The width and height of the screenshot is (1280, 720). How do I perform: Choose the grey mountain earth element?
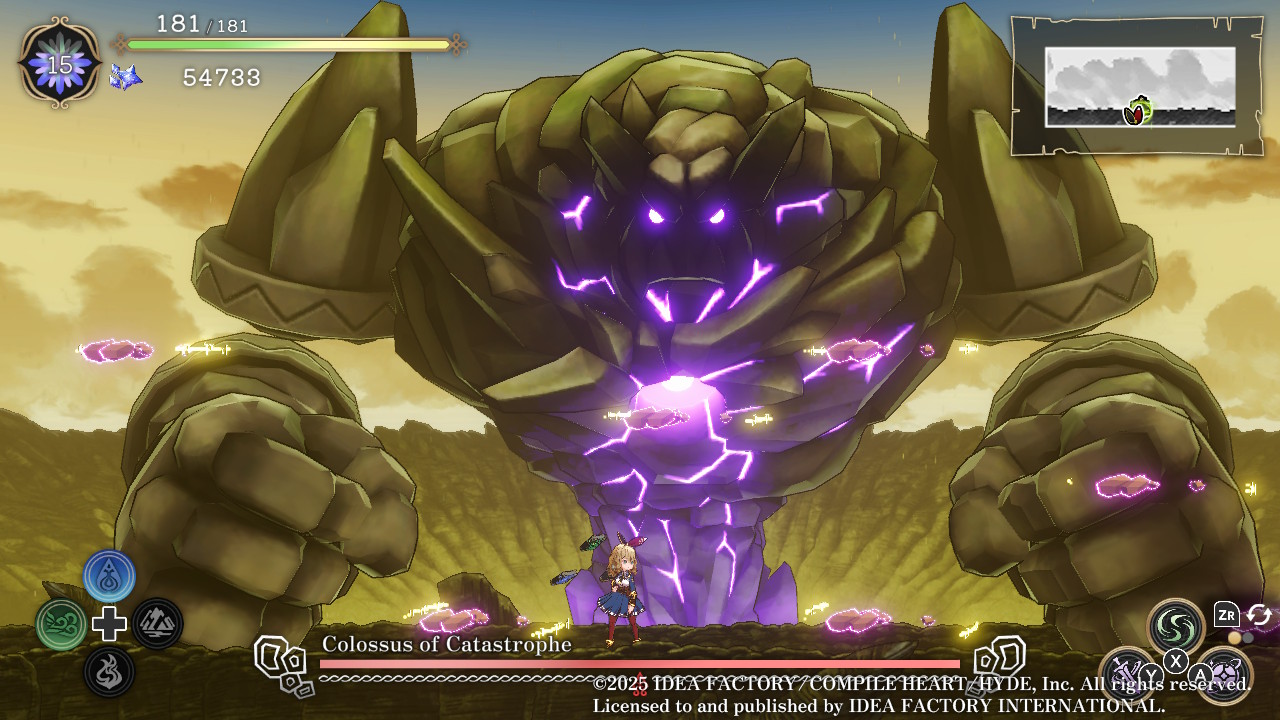point(157,624)
